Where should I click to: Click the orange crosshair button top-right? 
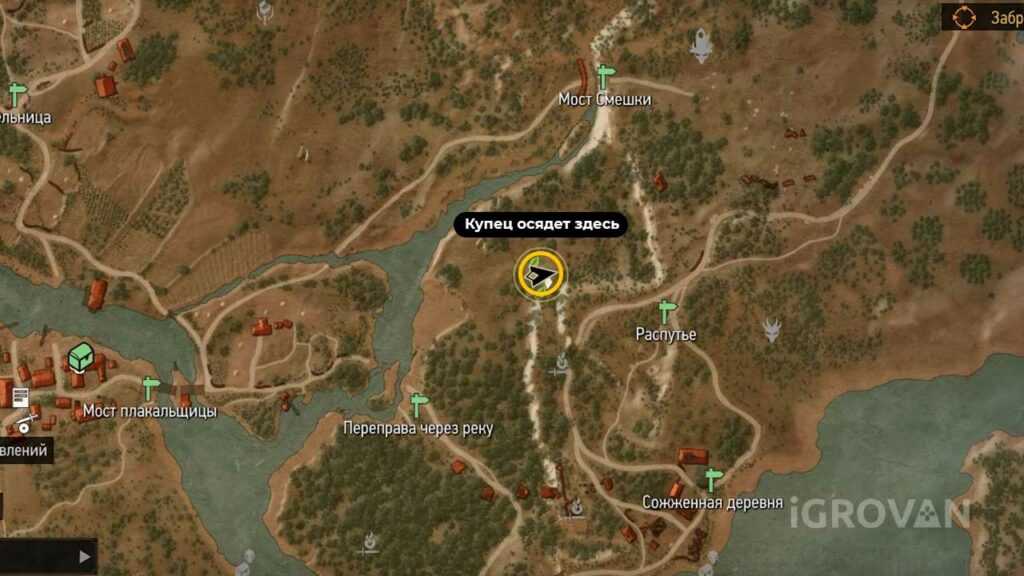(x=964, y=17)
